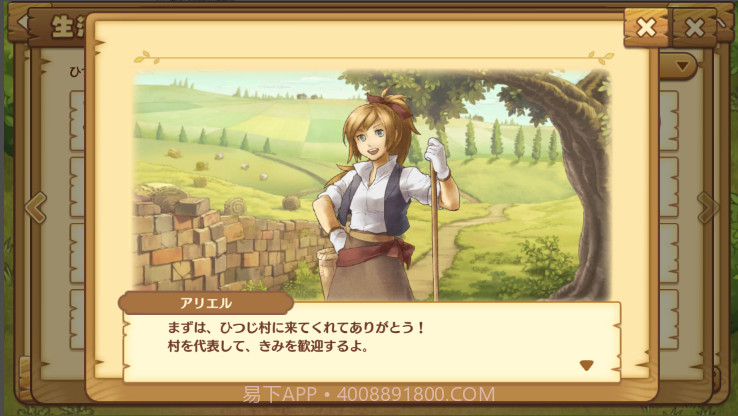Image resolution: width=738 pixels, height=416 pixels.
Task: Close the dimmed background window behind the popup
Action: tap(692, 27)
